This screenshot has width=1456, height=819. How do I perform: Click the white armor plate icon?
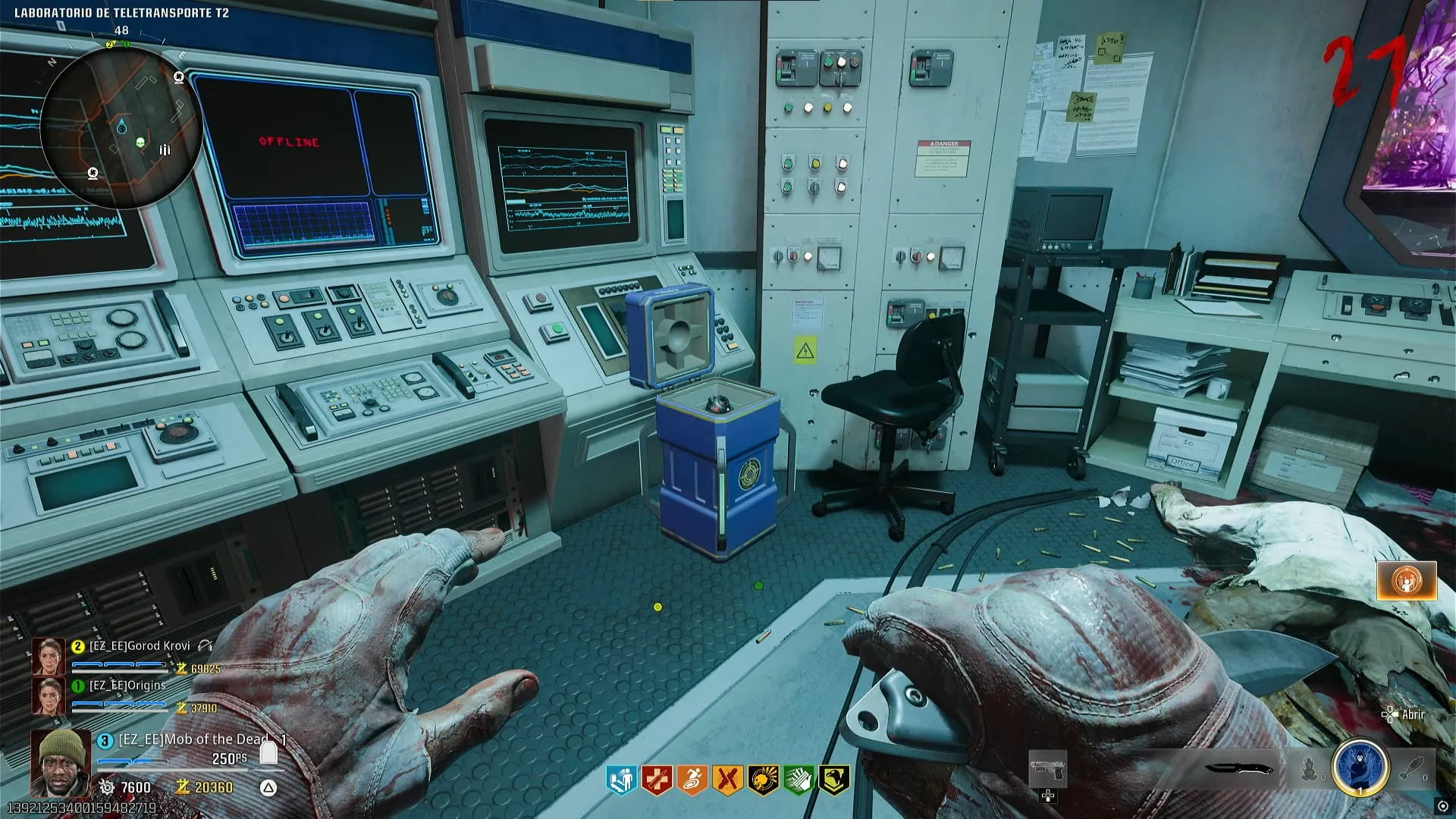268,752
